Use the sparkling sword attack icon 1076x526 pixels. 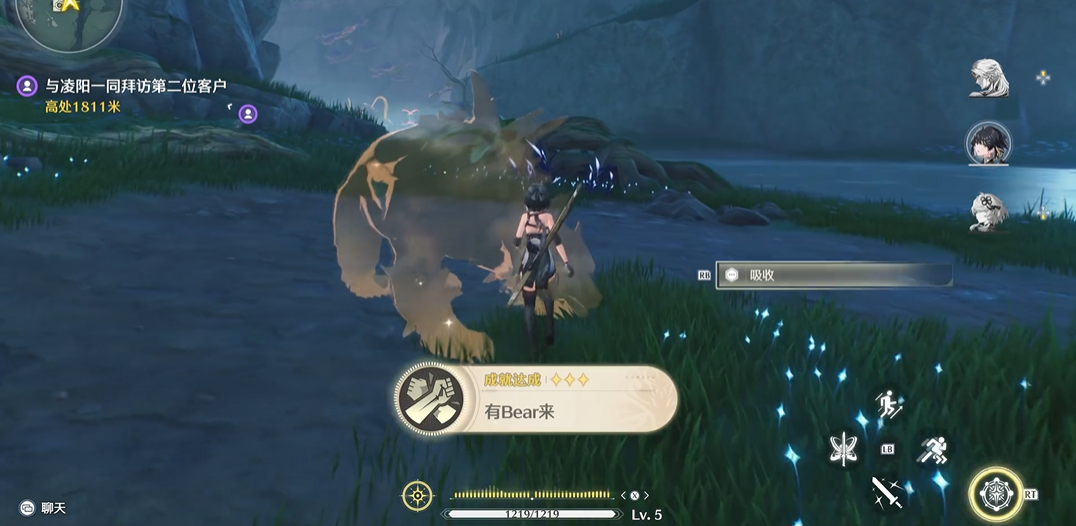click(x=888, y=491)
